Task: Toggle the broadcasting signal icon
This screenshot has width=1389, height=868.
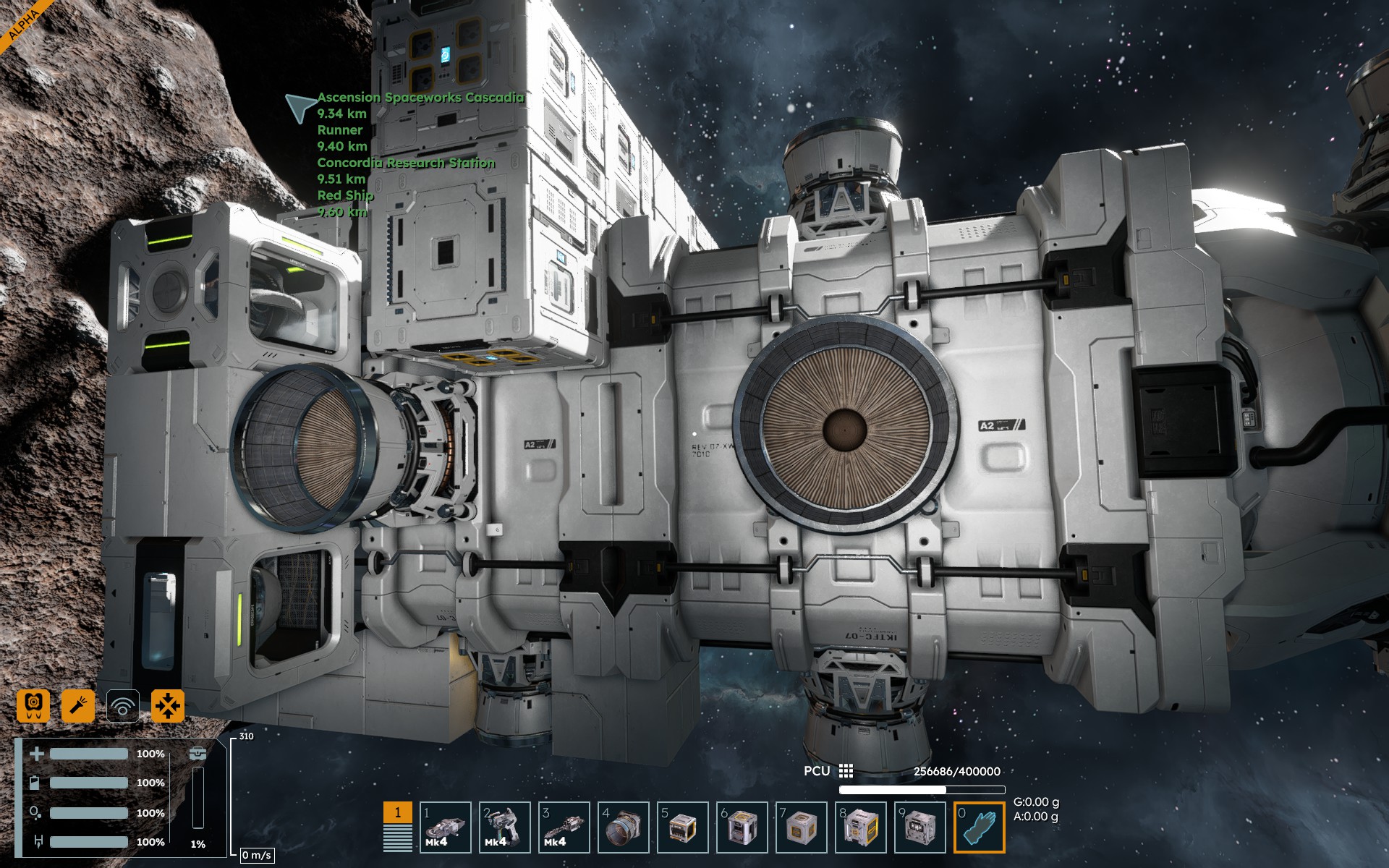Action: click(x=123, y=705)
